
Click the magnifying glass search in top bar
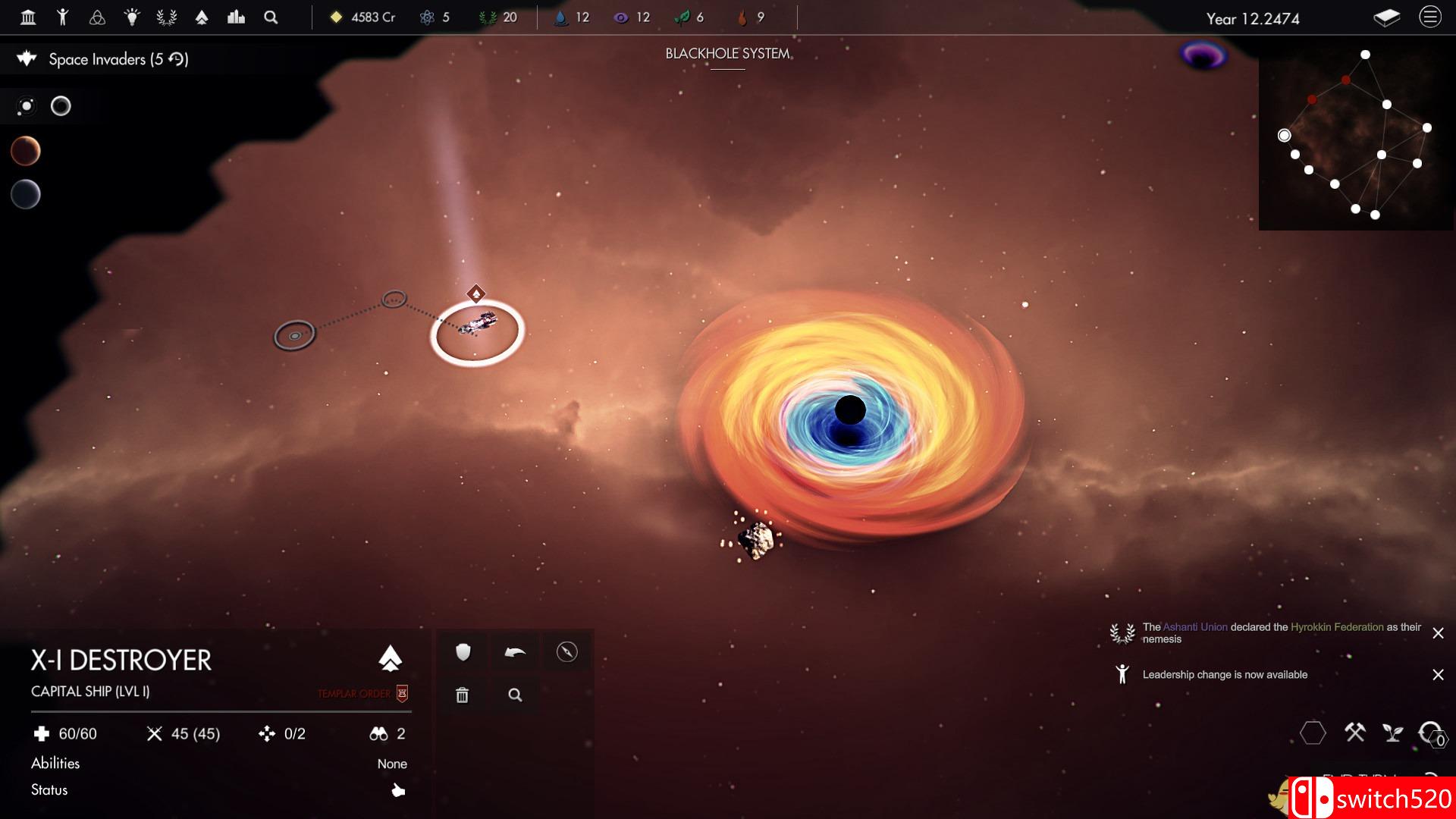(x=271, y=17)
